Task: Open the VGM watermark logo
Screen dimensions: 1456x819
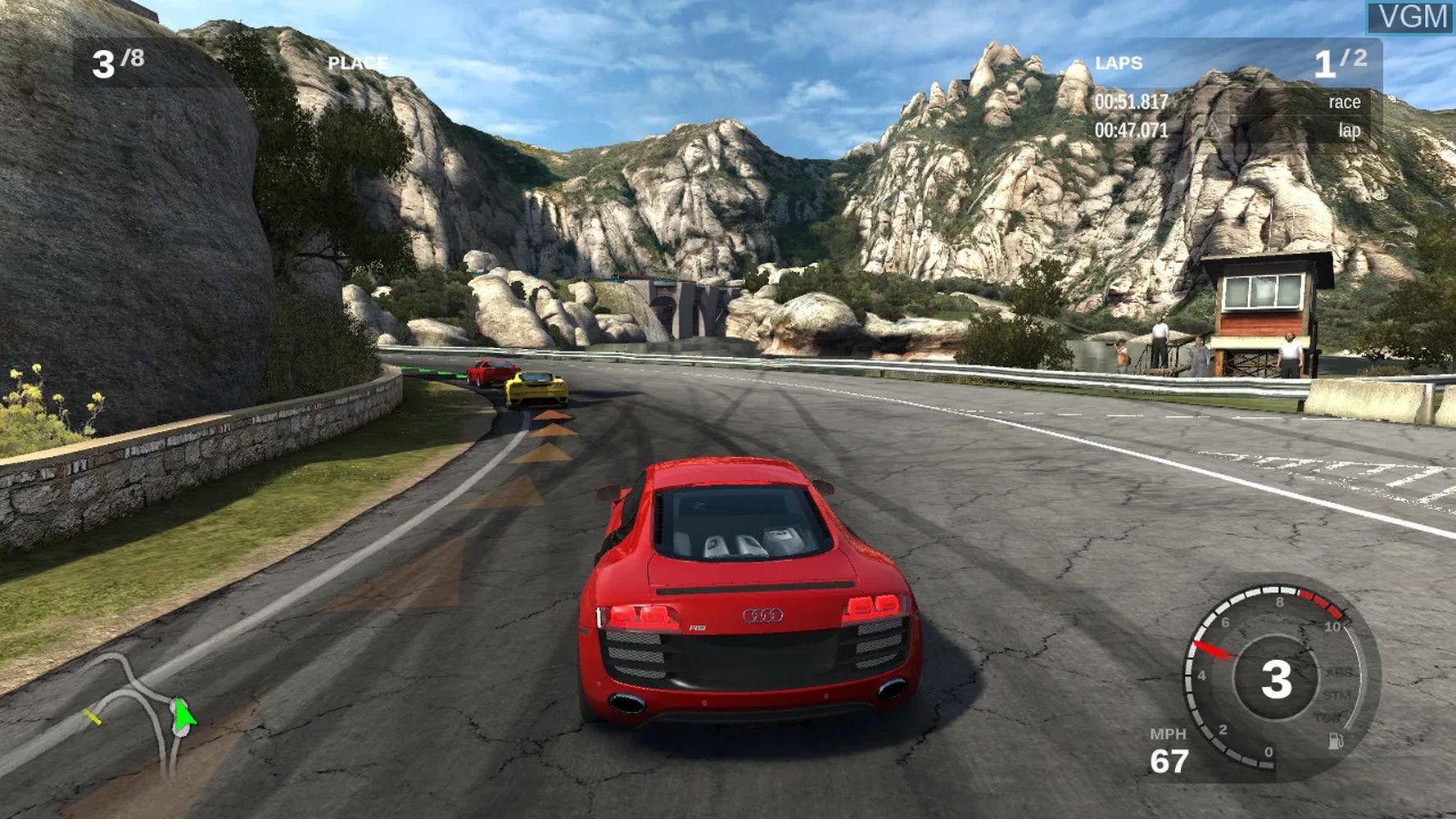Action: click(1413, 17)
